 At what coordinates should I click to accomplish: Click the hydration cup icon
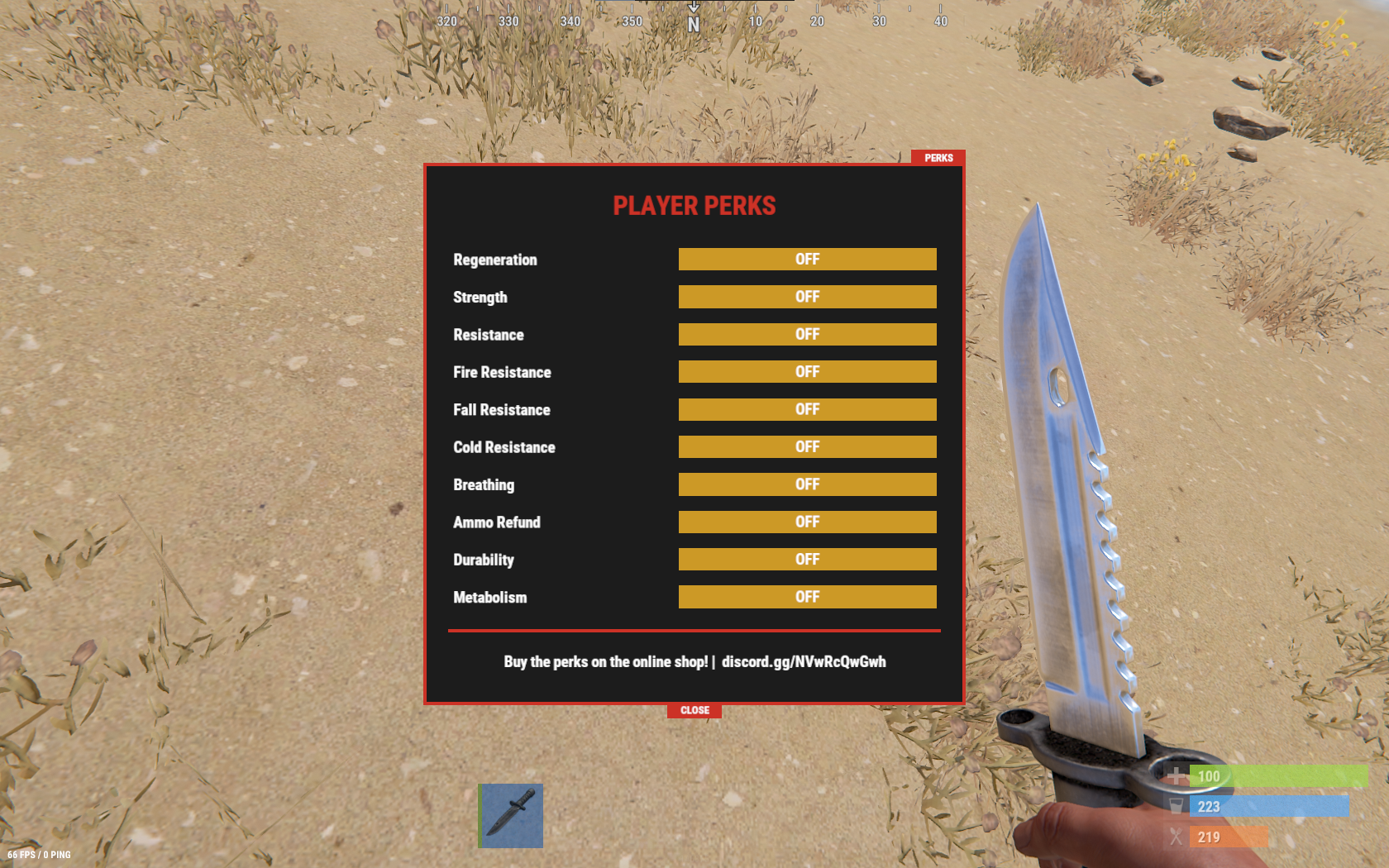pos(1175,806)
